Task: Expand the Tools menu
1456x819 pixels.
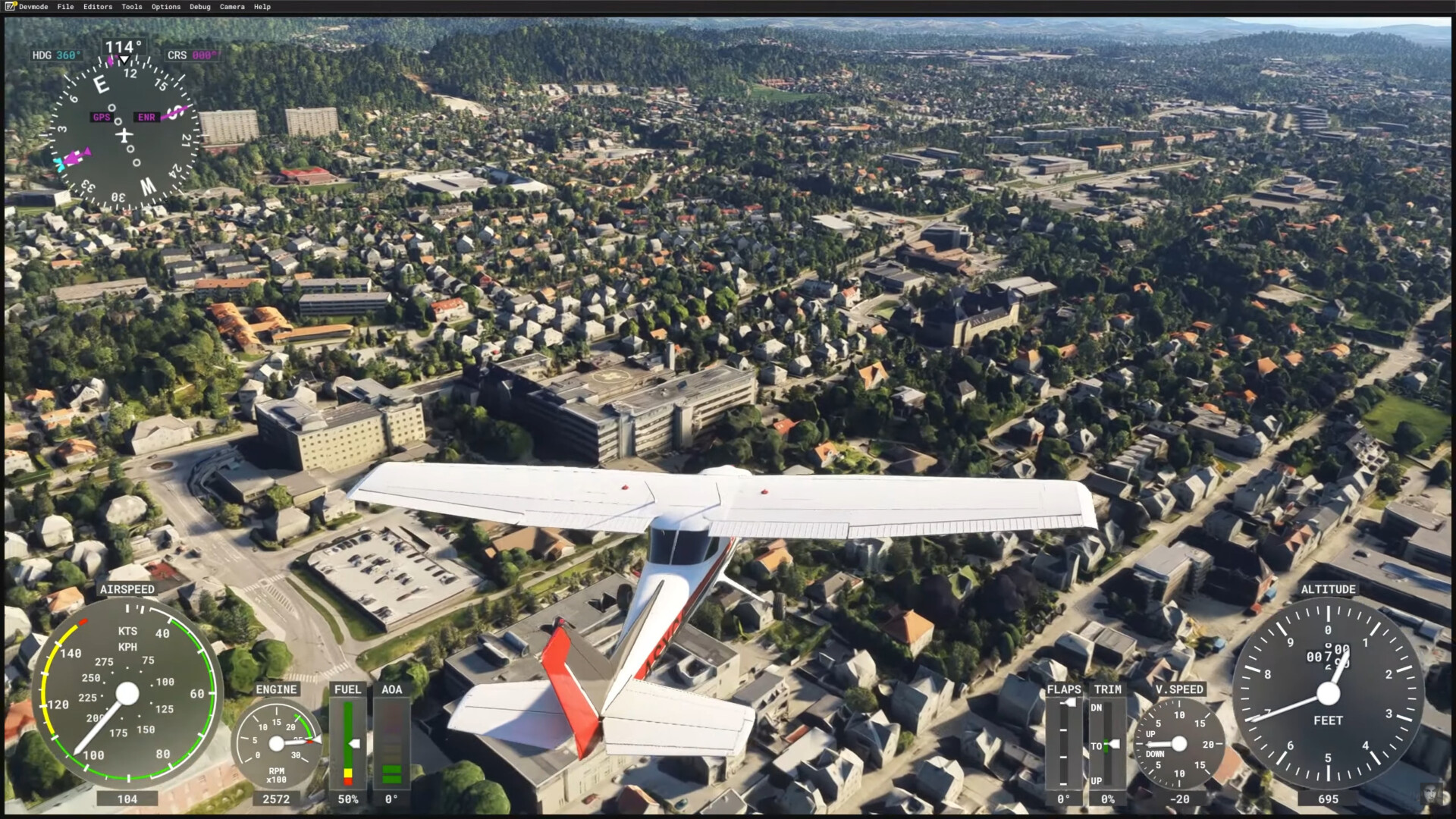Action: click(x=132, y=7)
